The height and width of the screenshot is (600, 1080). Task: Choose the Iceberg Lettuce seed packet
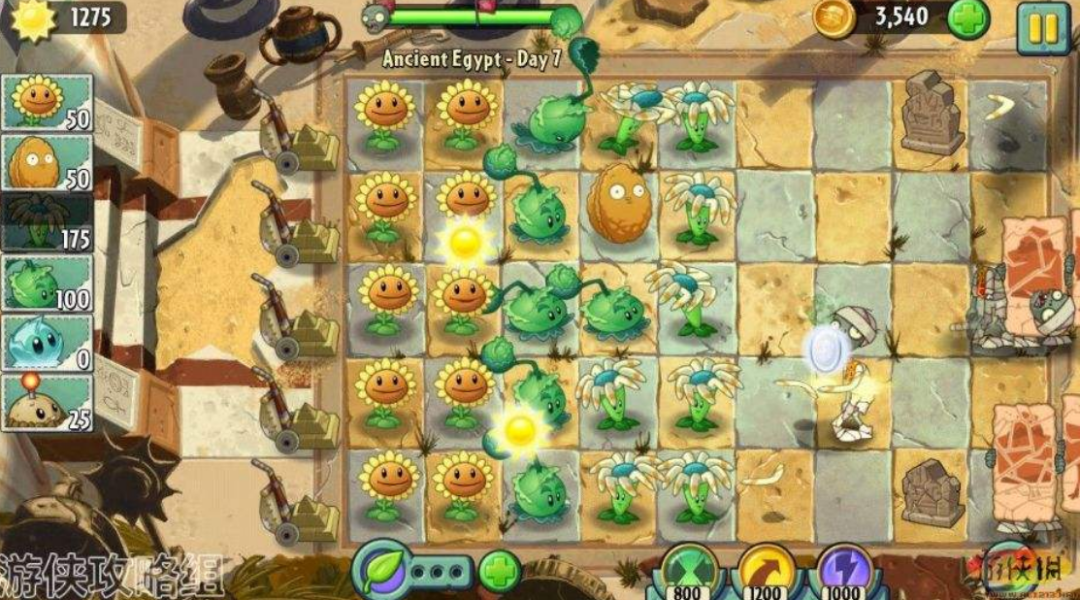coord(48,344)
